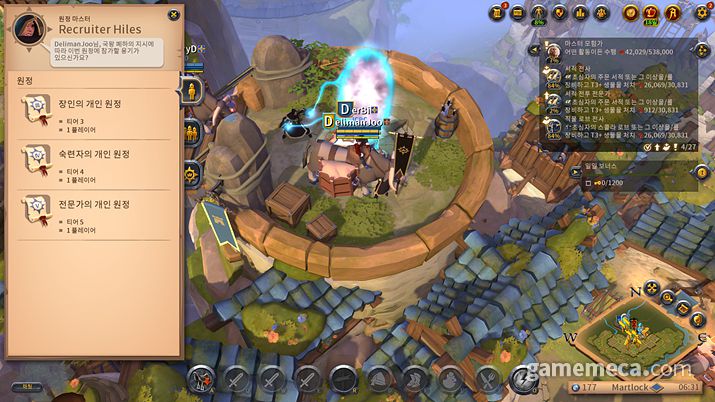715x402 pixels.
Task: Switch to the group expedition tab
Action: 192,131
